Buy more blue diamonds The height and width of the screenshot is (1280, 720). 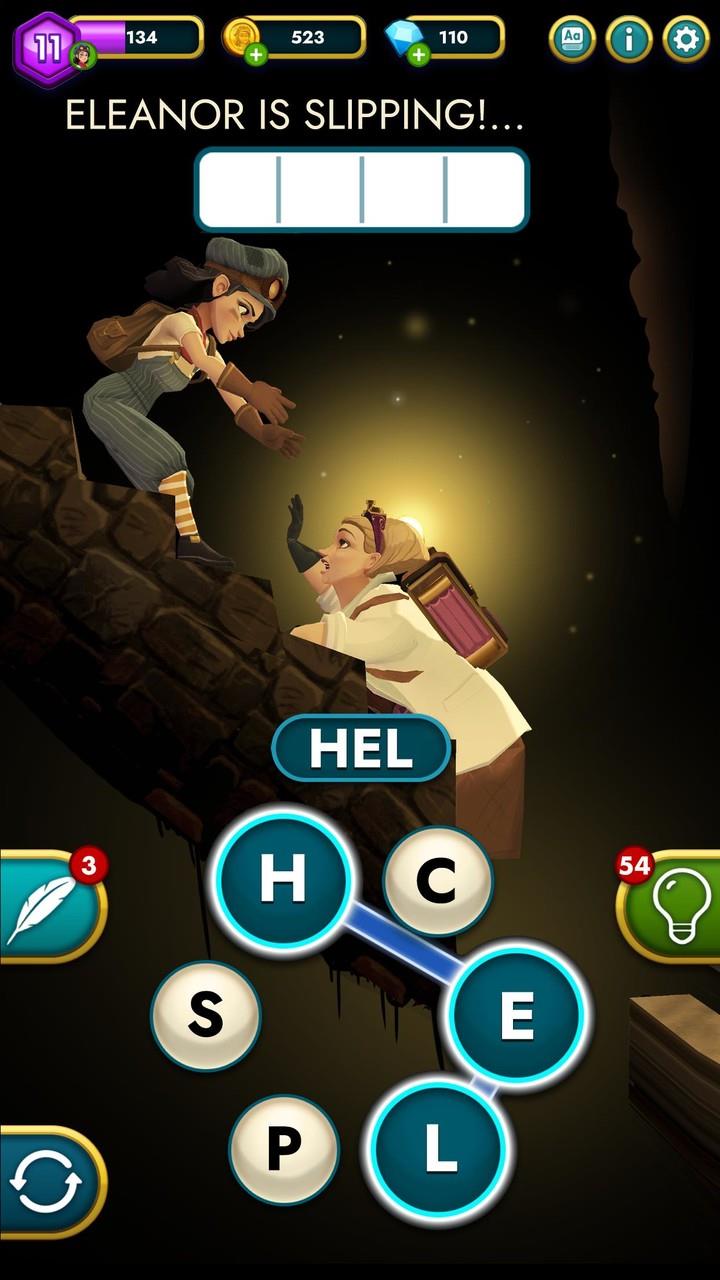click(418, 54)
